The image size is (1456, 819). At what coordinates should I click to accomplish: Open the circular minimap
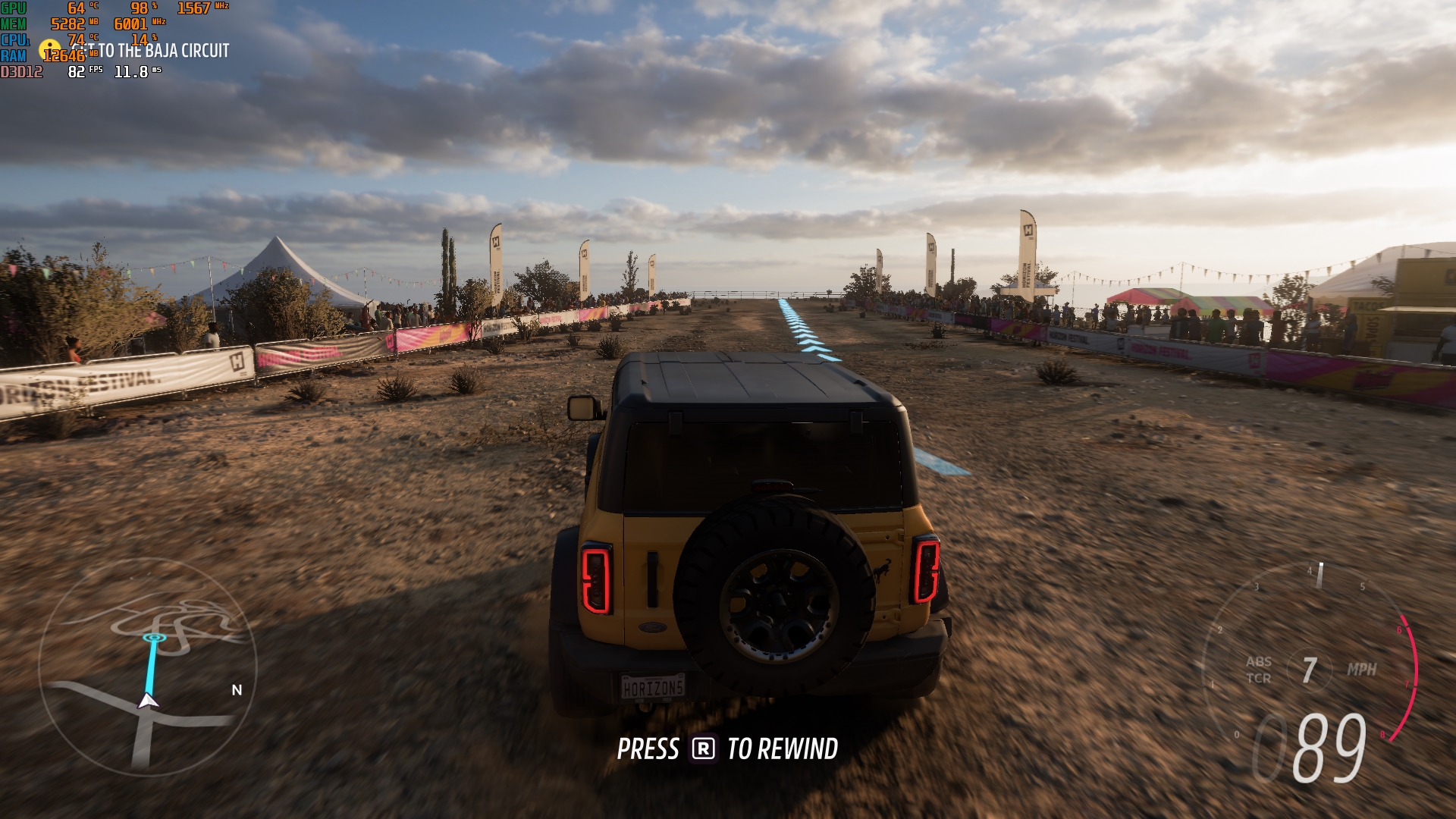pos(148,667)
